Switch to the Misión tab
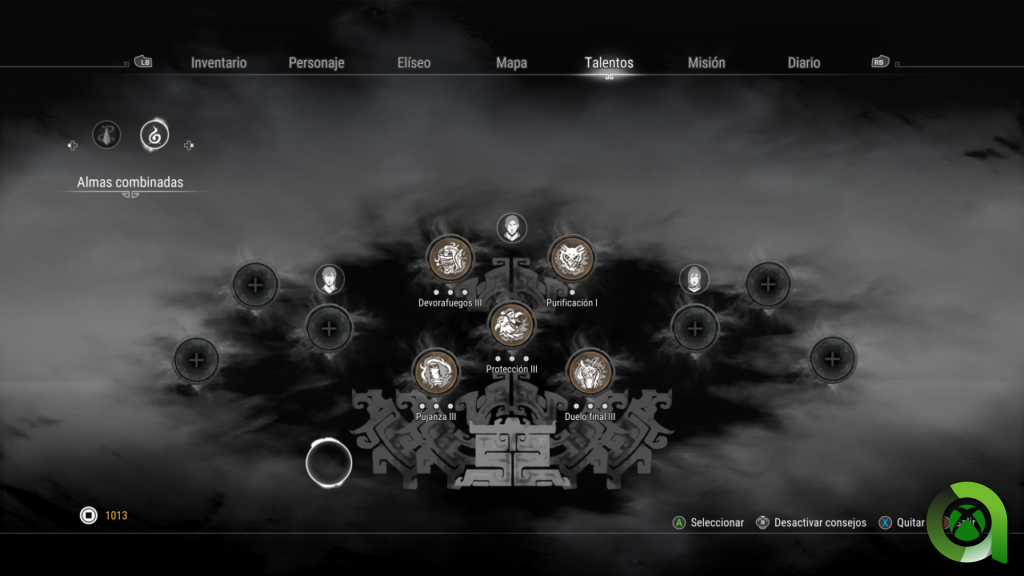The height and width of the screenshot is (576, 1024). (707, 63)
